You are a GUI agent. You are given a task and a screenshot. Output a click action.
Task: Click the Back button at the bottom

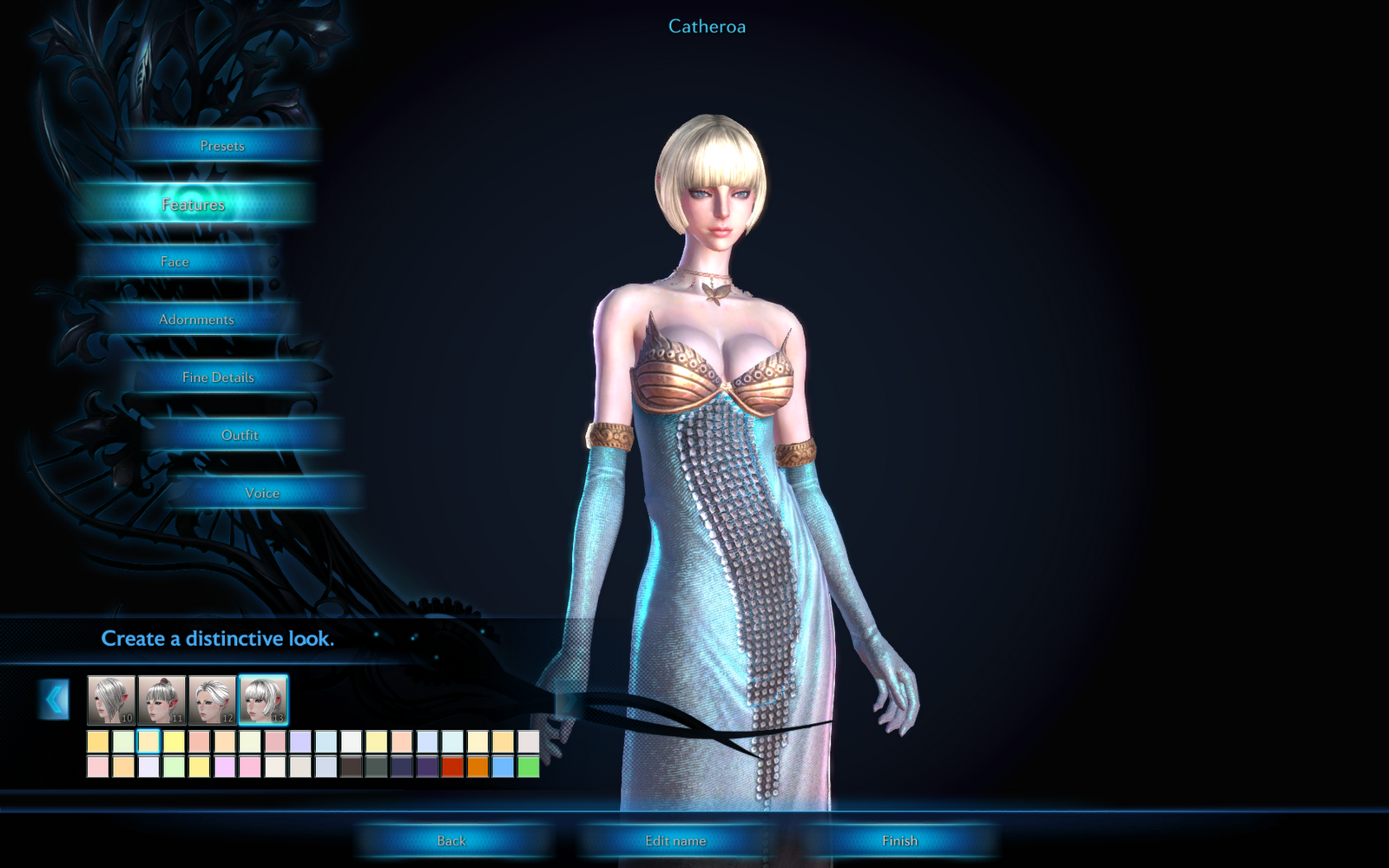pyautogui.click(x=451, y=840)
